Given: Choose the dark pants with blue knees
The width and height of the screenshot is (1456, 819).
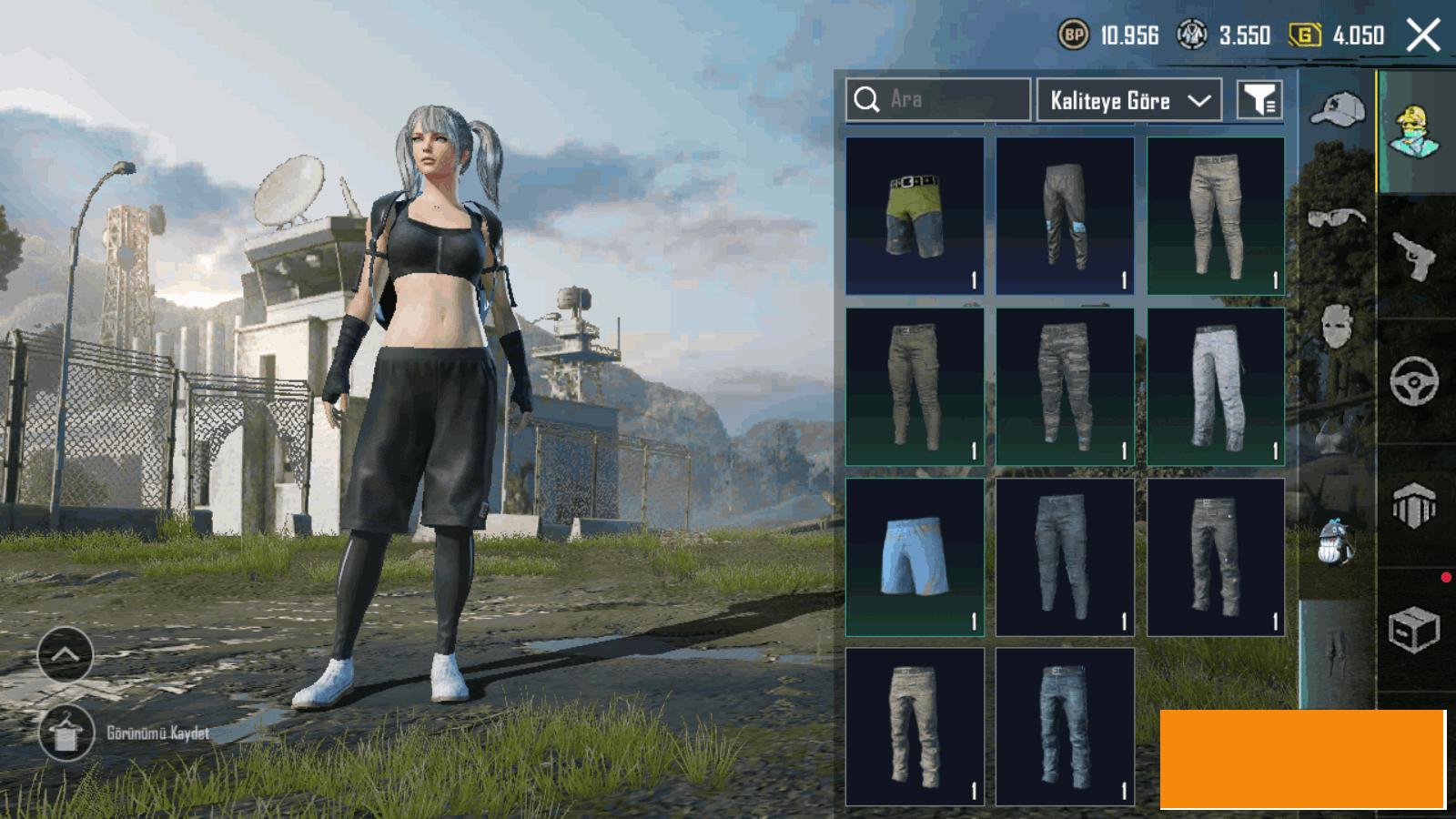Looking at the screenshot, I should [x=1065, y=216].
